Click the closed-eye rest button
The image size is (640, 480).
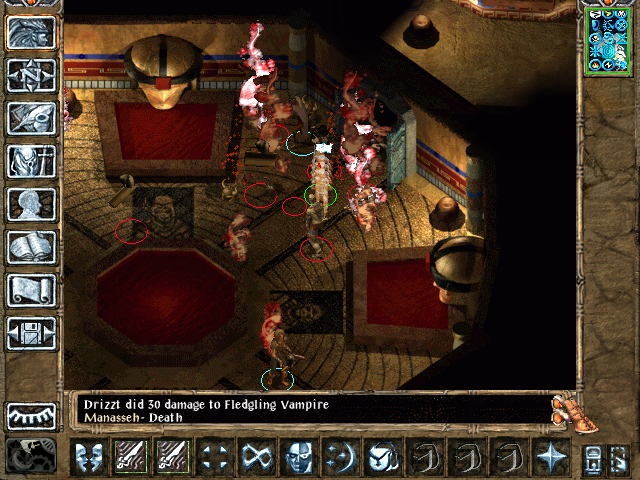click(31, 415)
